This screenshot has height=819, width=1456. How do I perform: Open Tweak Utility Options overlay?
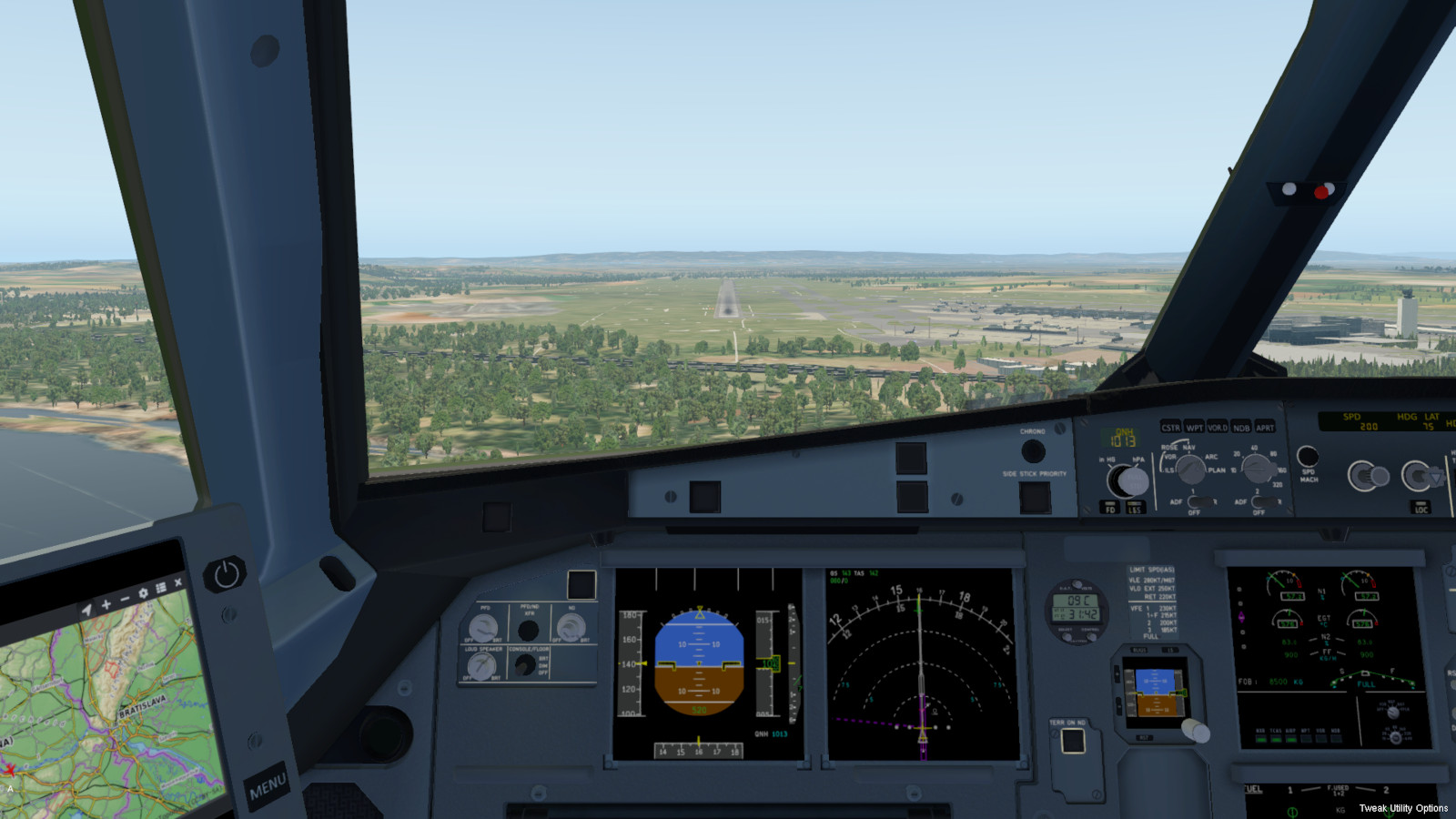(x=1403, y=808)
